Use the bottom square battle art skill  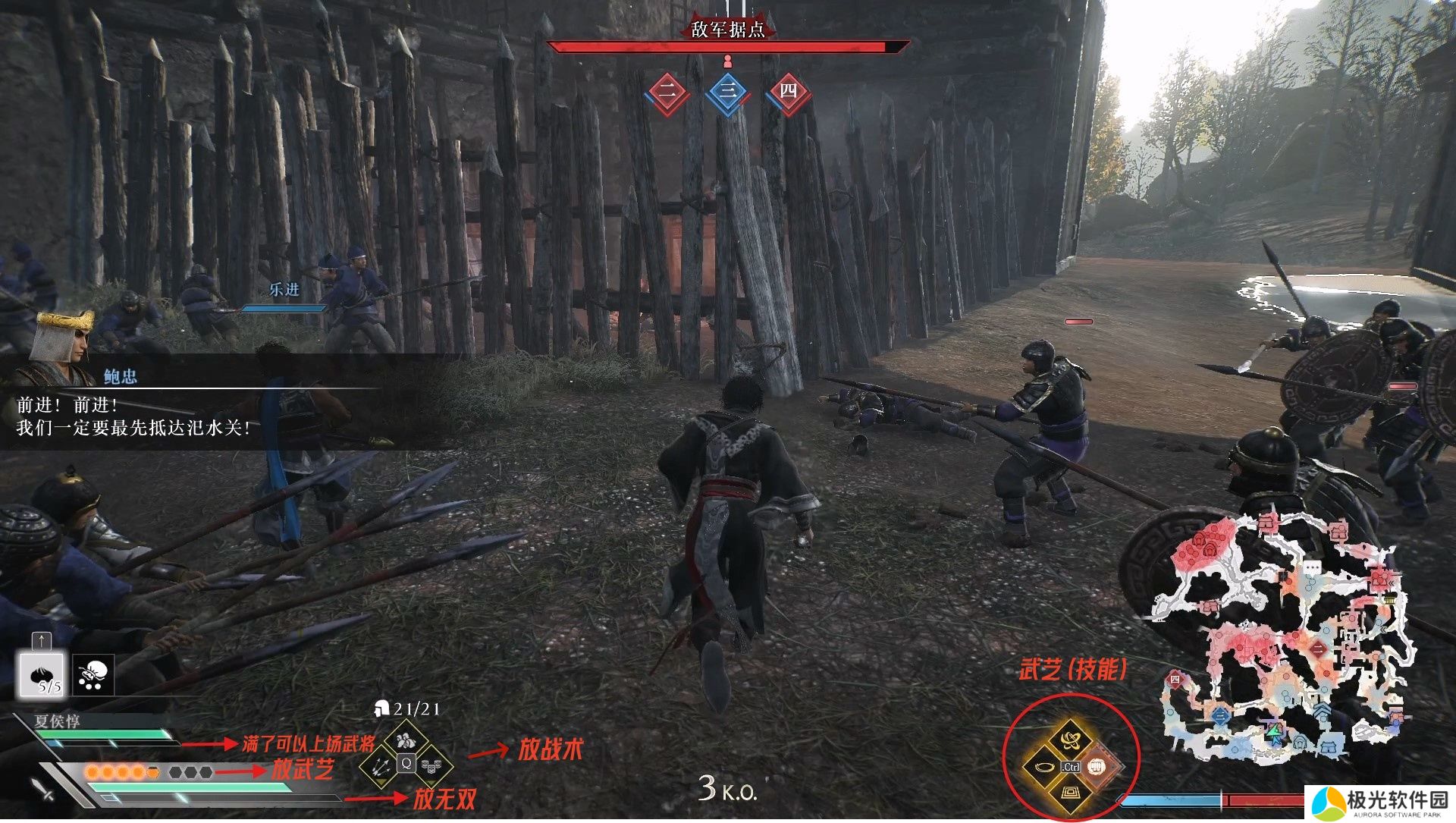(1070, 793)
